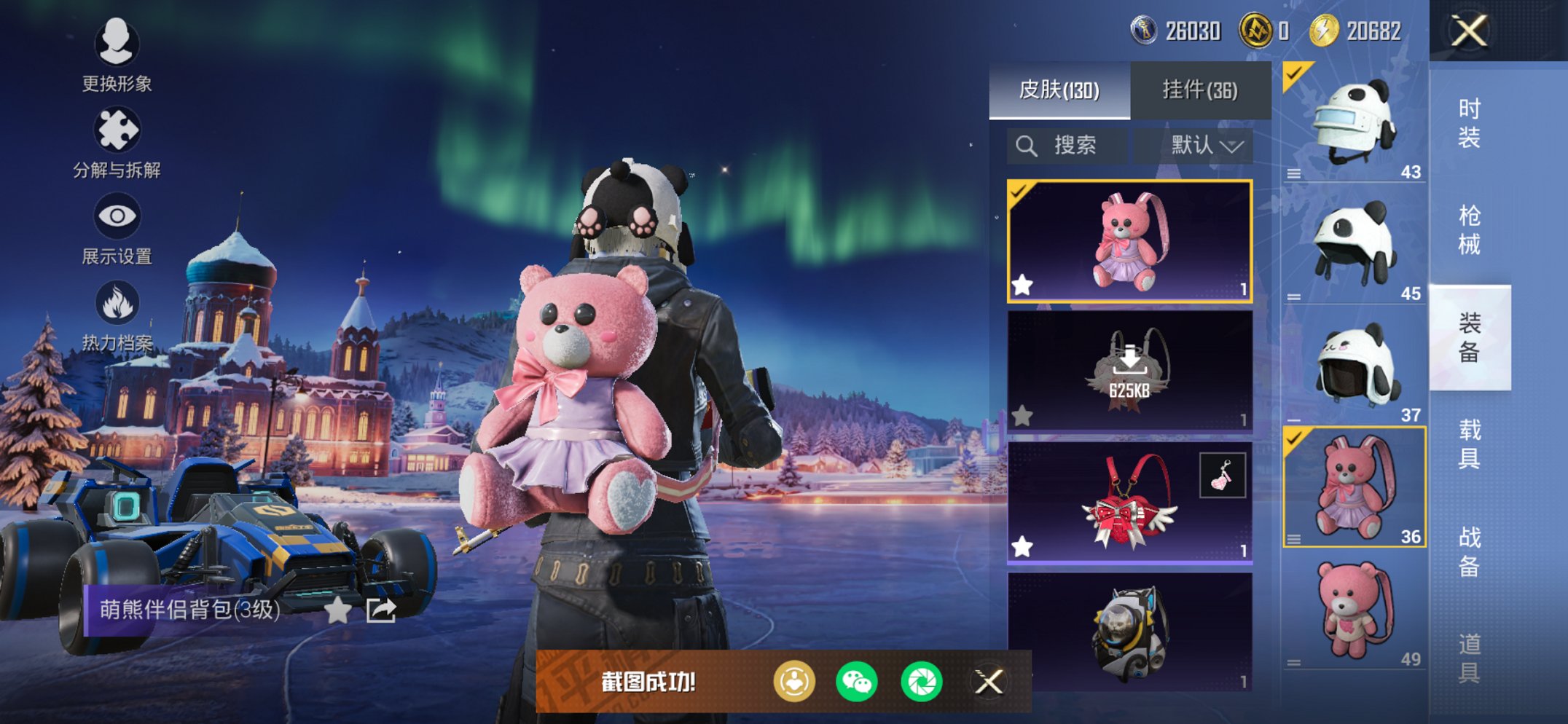
Task: Select the red winged heart backpack skin
Action: pos(1129,503)
